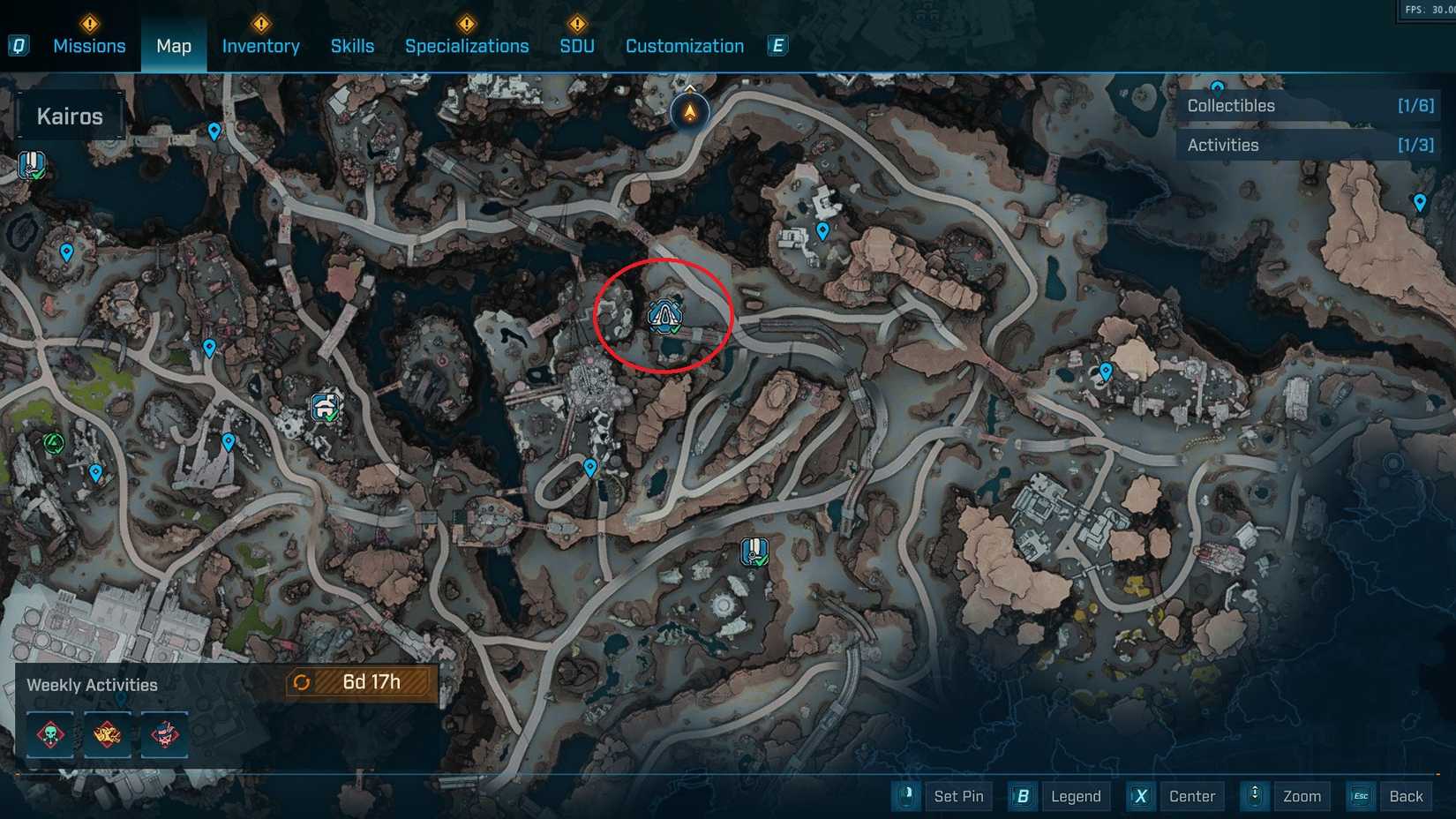Viewport: 1456px width, 819px height.
Task: Switch to the Inventory tab
Action: (260, 45)
